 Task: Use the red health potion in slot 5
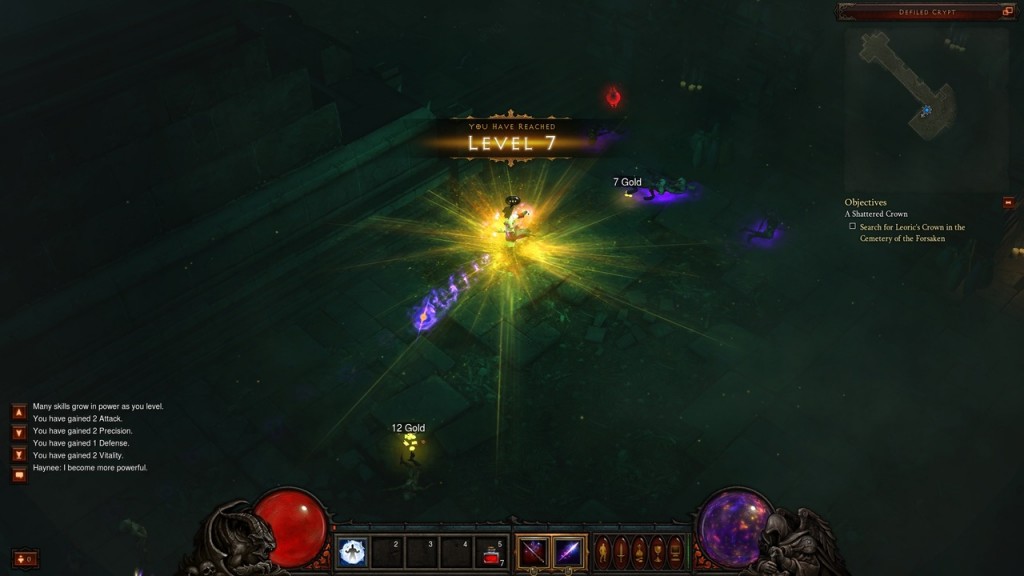[491, 553]
